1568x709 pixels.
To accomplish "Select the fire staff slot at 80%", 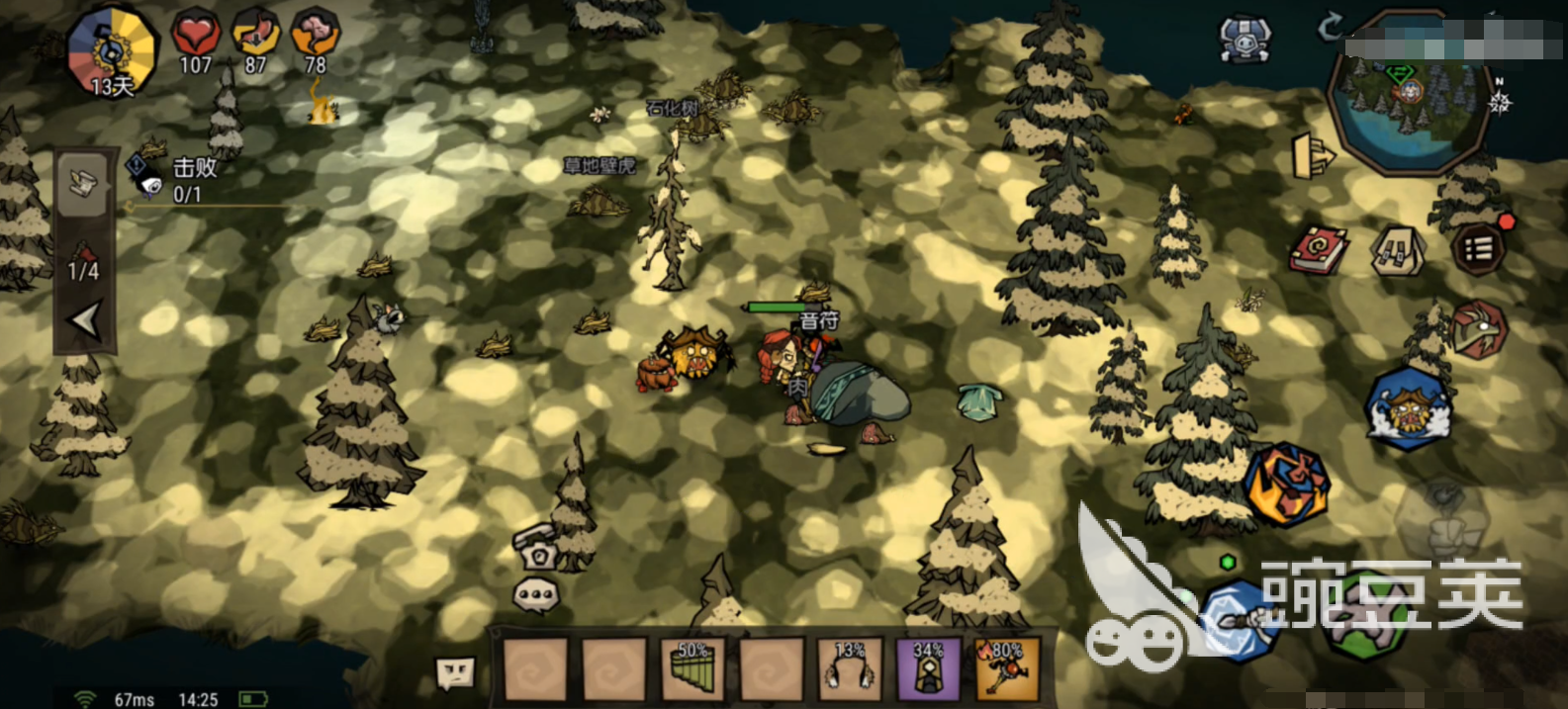I will (1007, 669).
